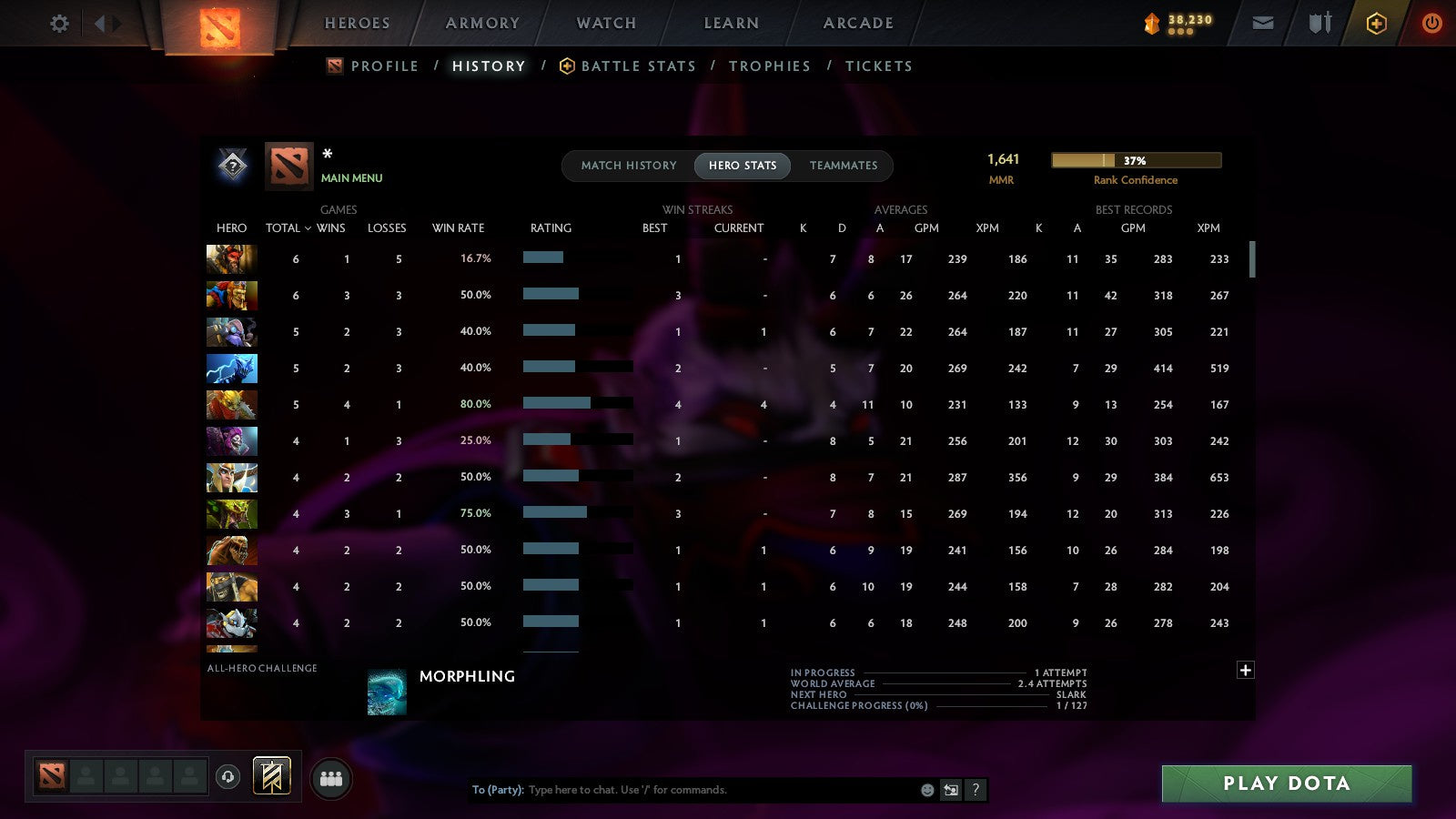Viewport: 1456px width, 819px height.
Task: Switch to the TROPHIES tab
Action: pos(770,66)
